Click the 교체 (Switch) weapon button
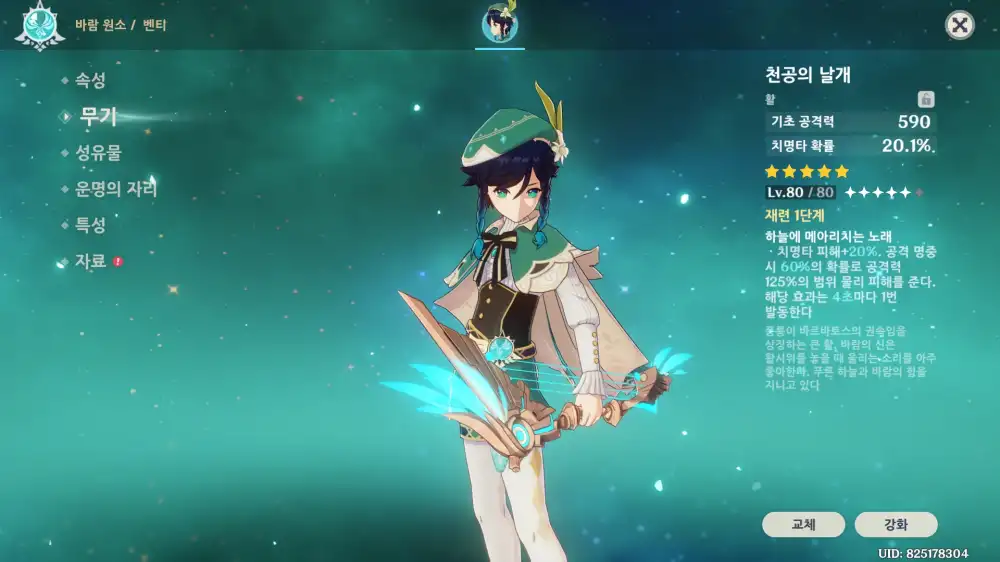This screenshot has width=1000, height=562. [x=803, y=524]
